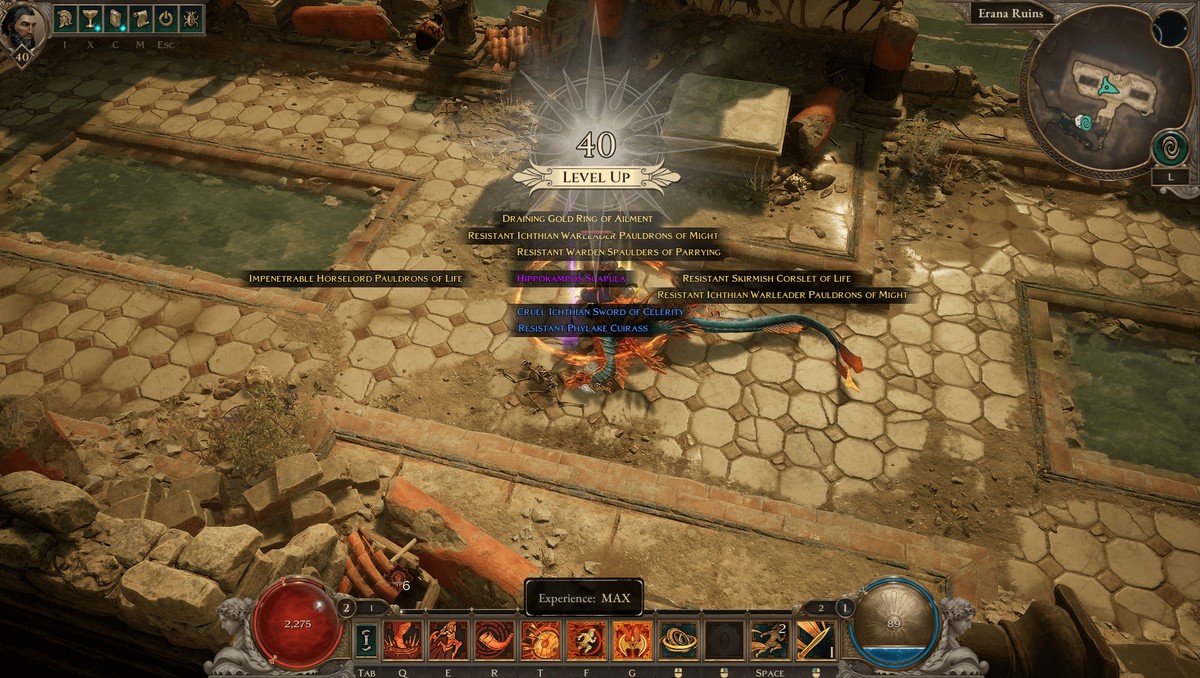Activate the double axe skill
This screenshot has width=1200, height=678.
point(632,640)
